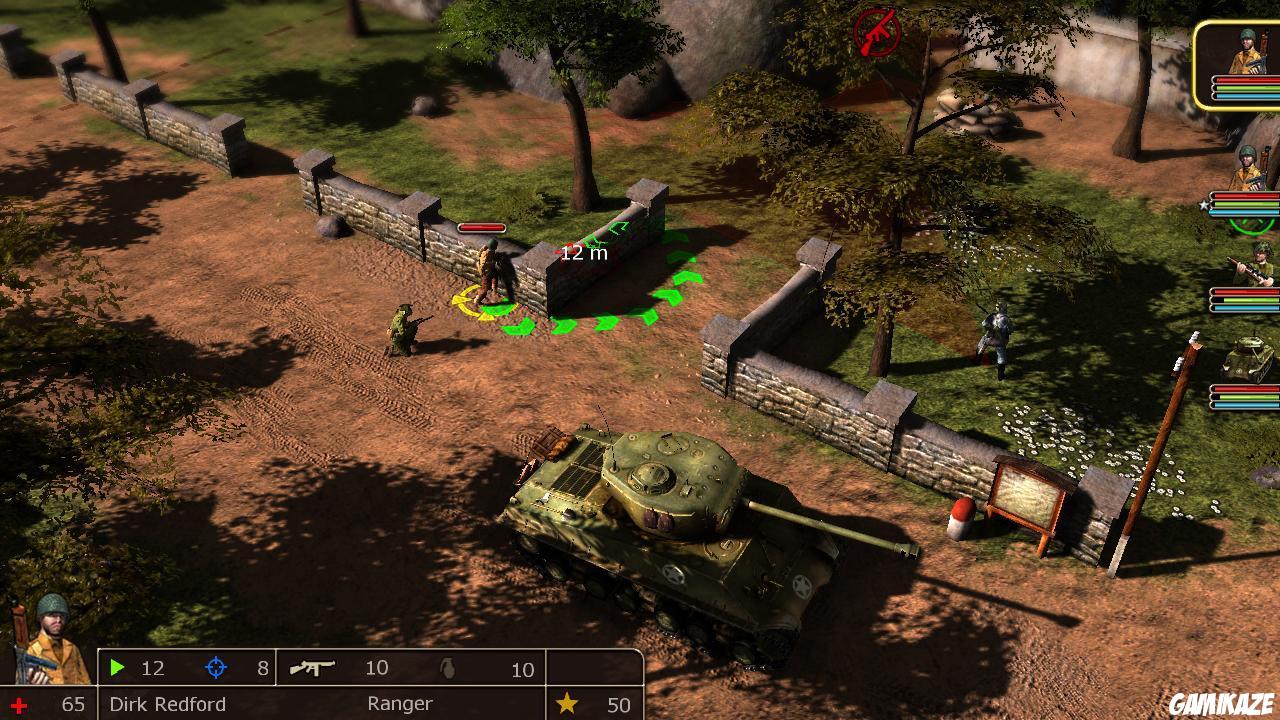Click the red cross health icon
This screenshot has width=1280, height=720.
20,703
